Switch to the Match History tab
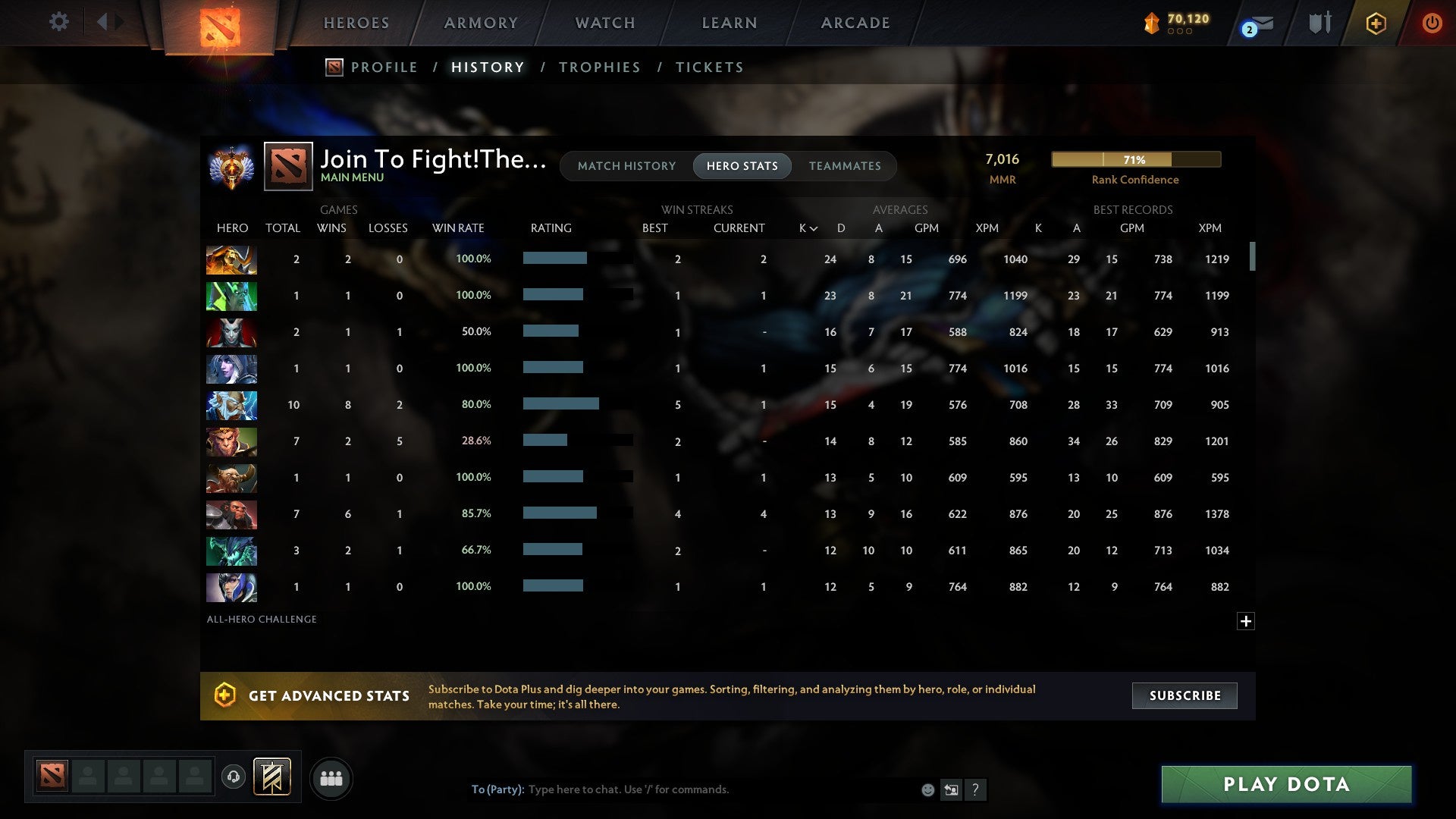The width and height of the screenshot is (1456, 819). 626,166
